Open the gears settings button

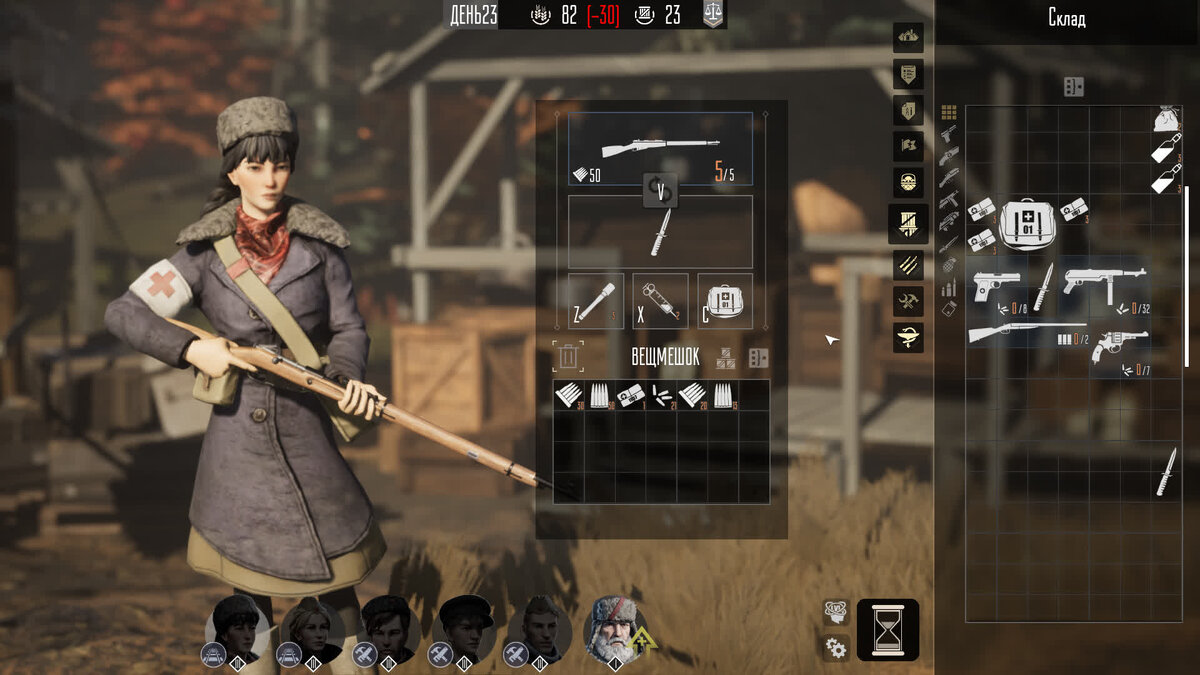click(836, 647)
